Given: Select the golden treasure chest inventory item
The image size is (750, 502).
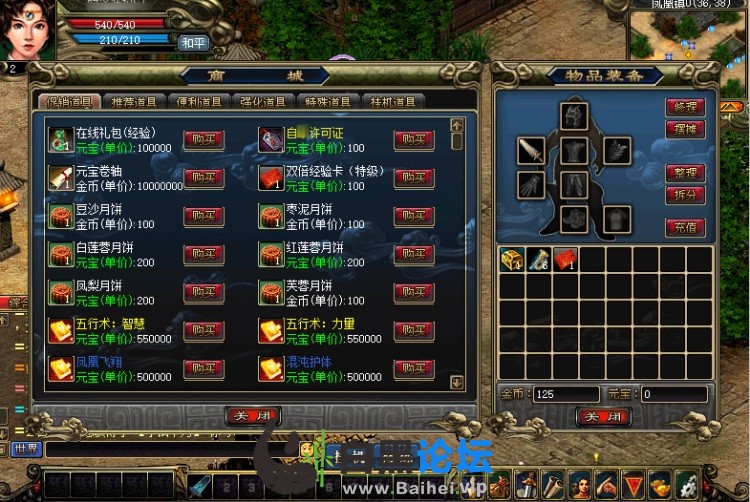Looking at the screenshot, I should pos(511,259).
